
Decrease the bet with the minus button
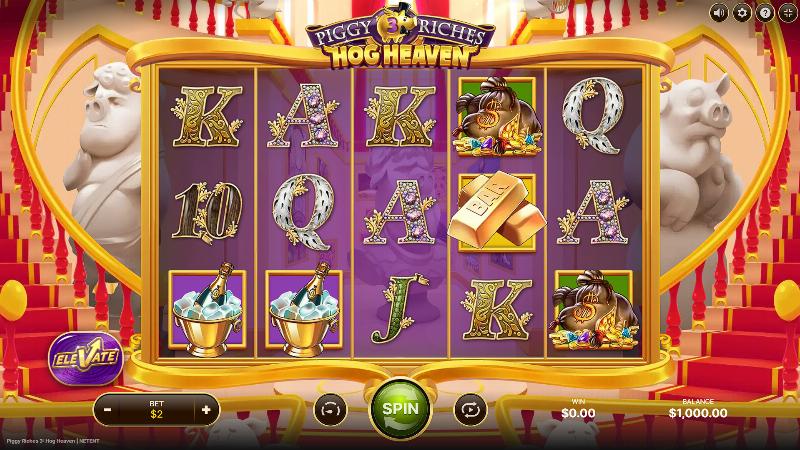pos(107,409)
